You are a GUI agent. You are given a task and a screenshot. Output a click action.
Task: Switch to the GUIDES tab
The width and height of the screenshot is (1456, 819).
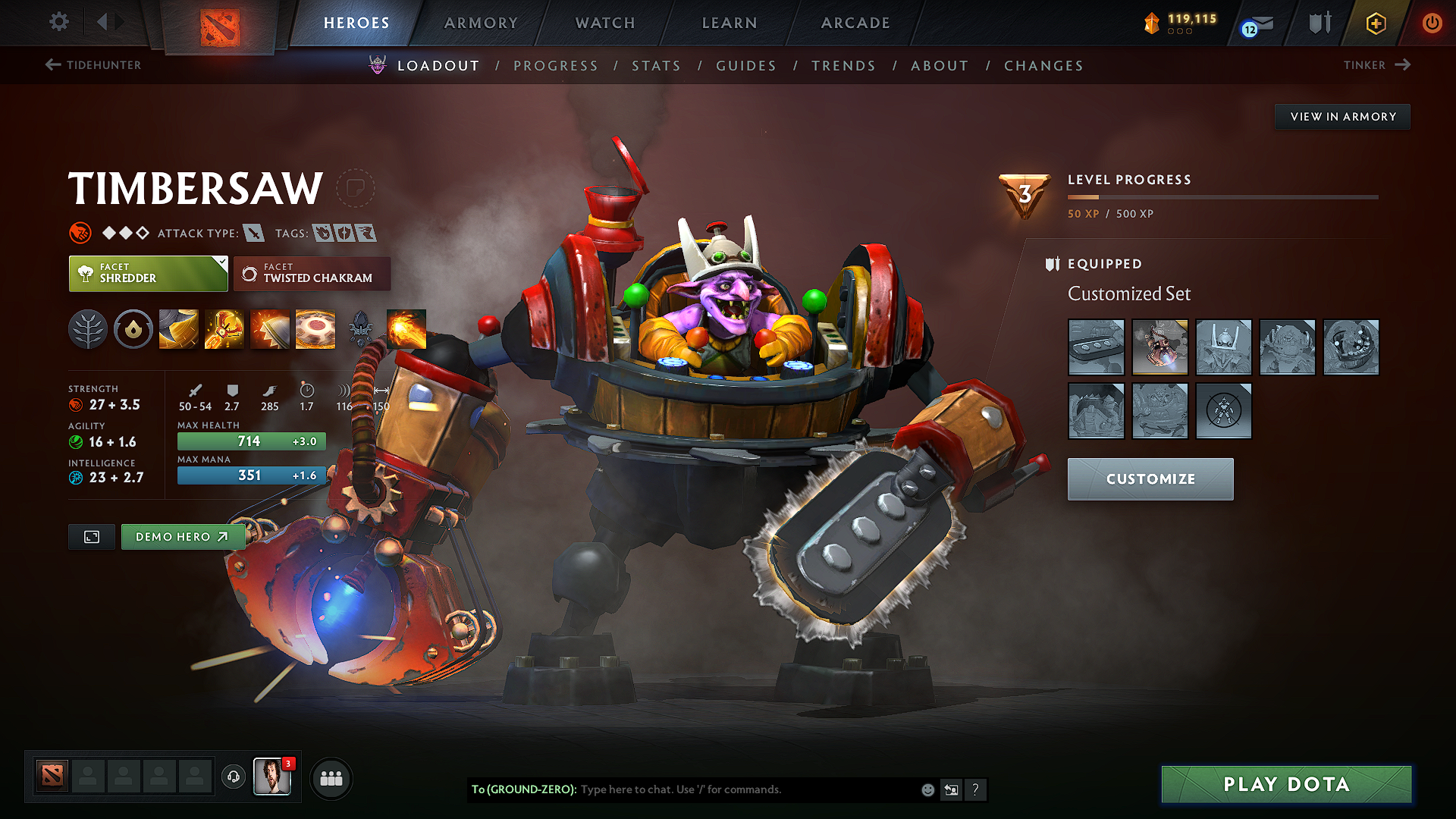(x=745, y=65)
